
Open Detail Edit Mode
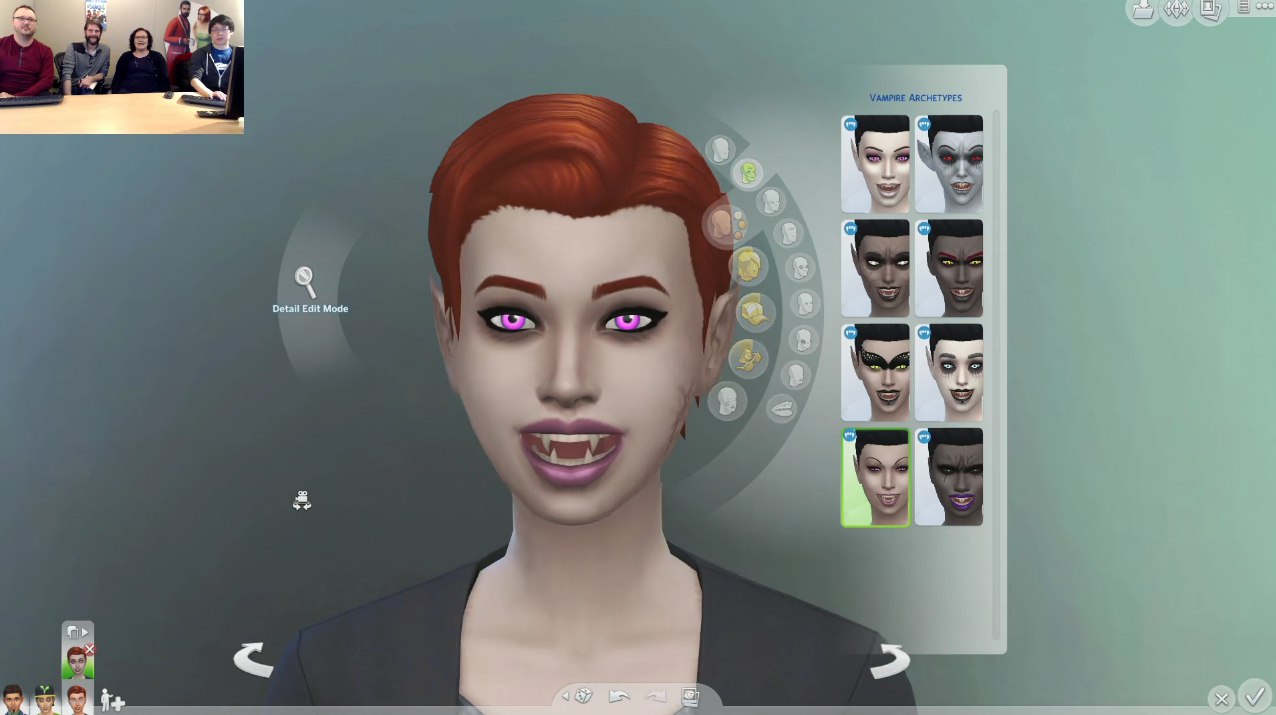click(306, 283)
